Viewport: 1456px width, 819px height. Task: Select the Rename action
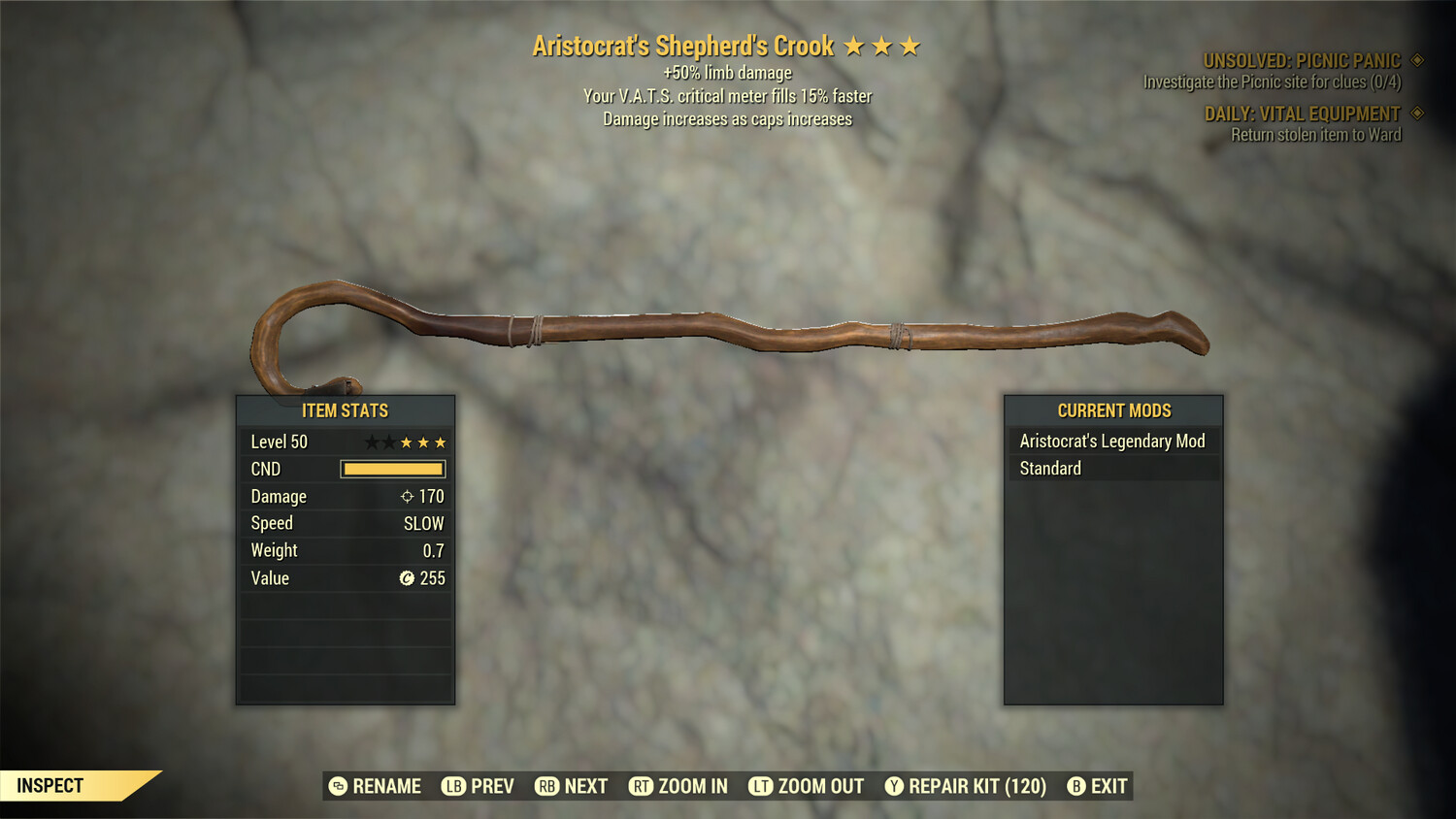376,786
